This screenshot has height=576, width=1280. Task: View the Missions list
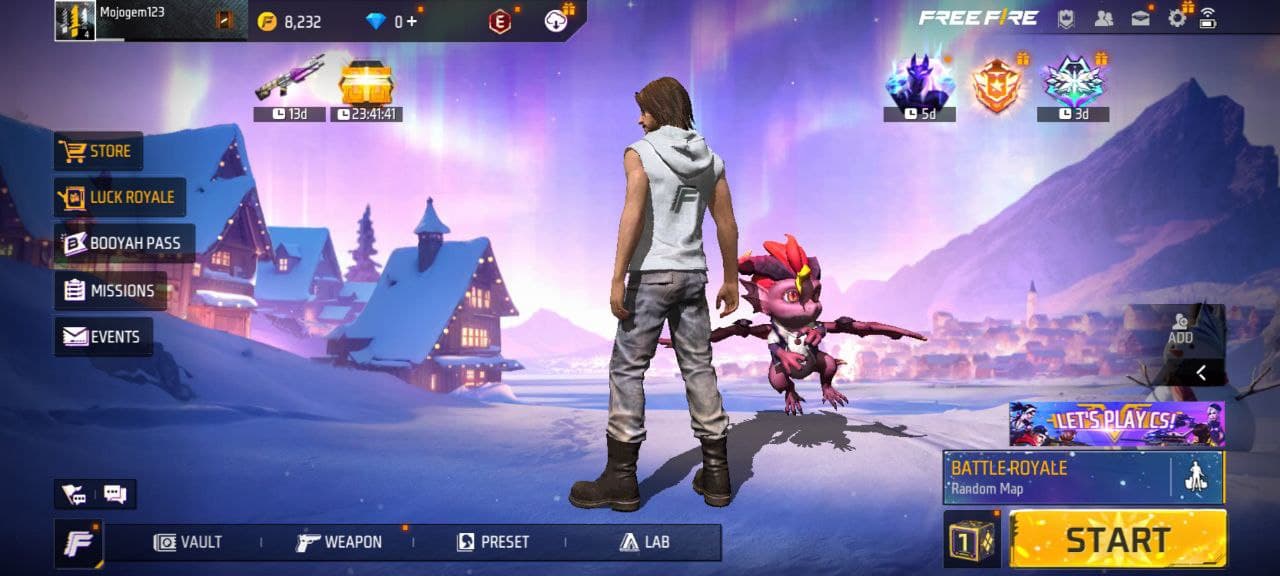click(x=110, y=290)
